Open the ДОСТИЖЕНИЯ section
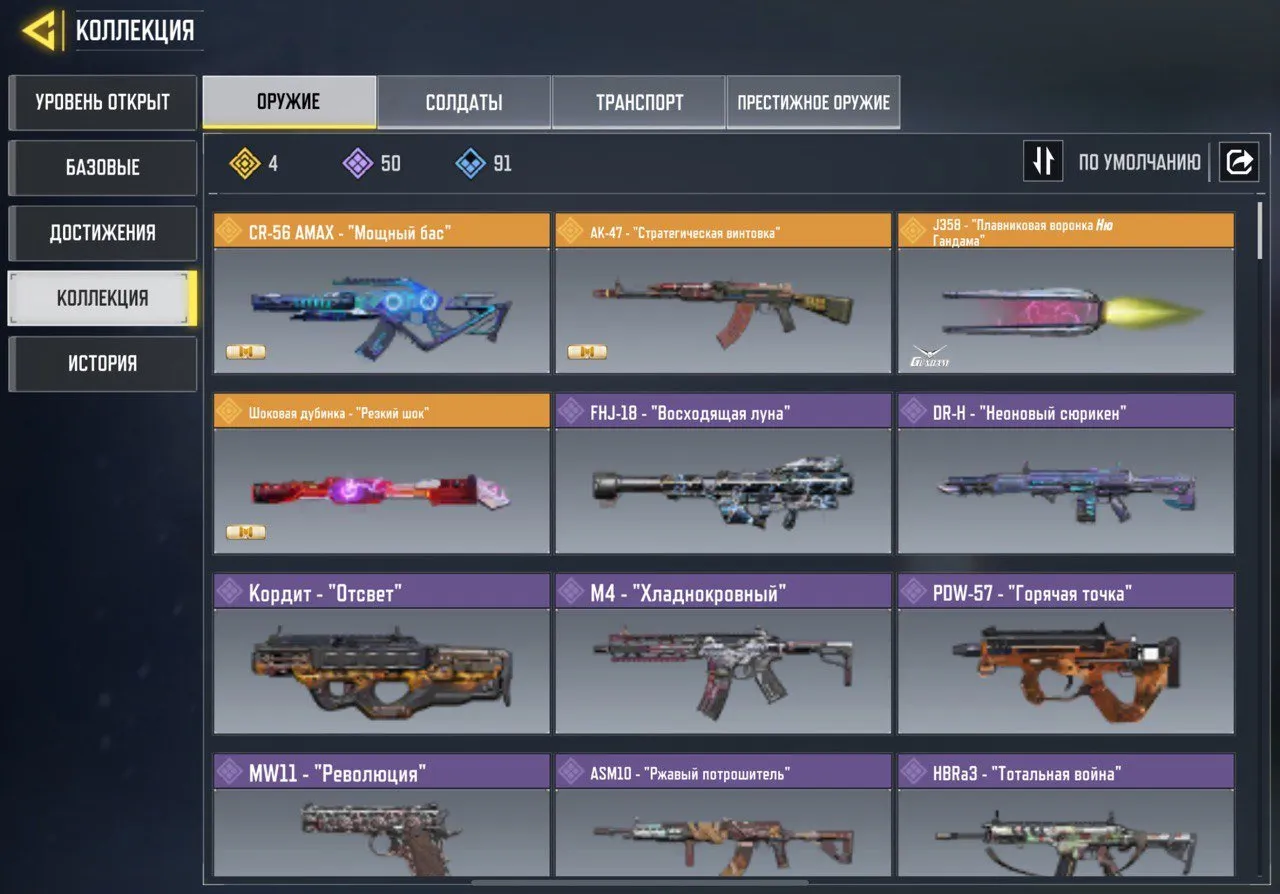 (x=102, y=233)
